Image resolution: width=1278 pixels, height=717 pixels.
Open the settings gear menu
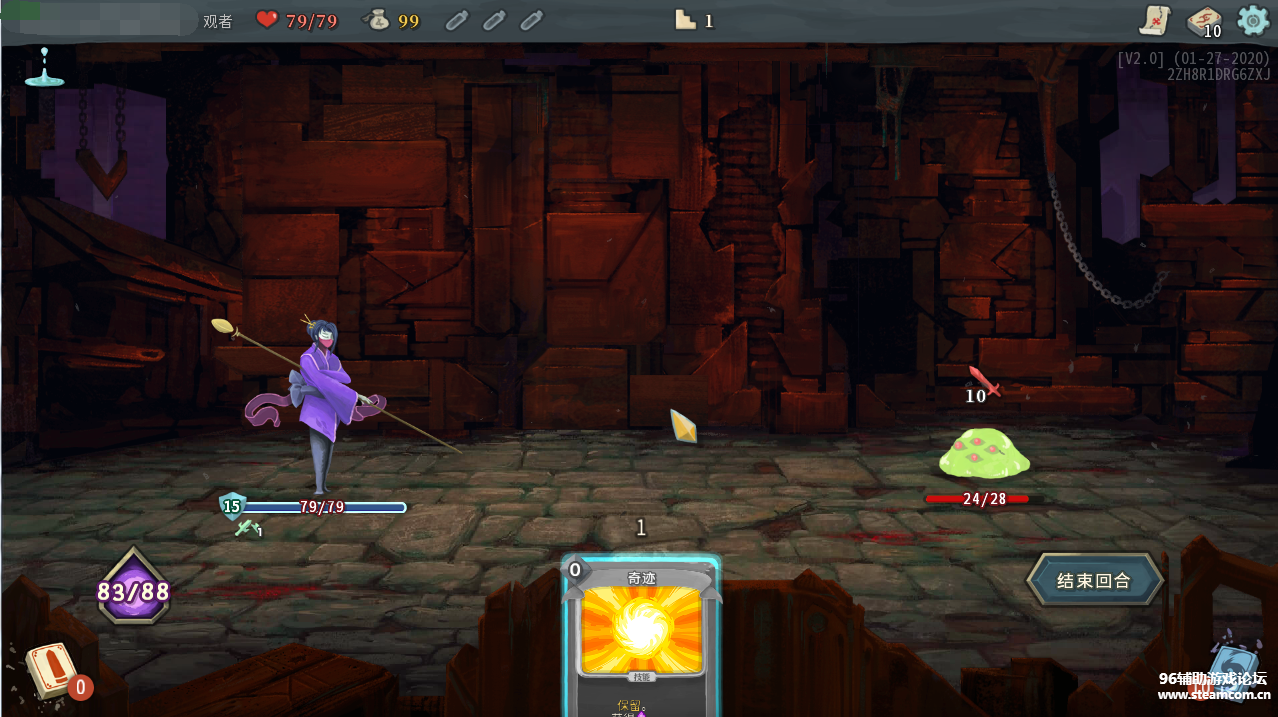(1252, 20)
